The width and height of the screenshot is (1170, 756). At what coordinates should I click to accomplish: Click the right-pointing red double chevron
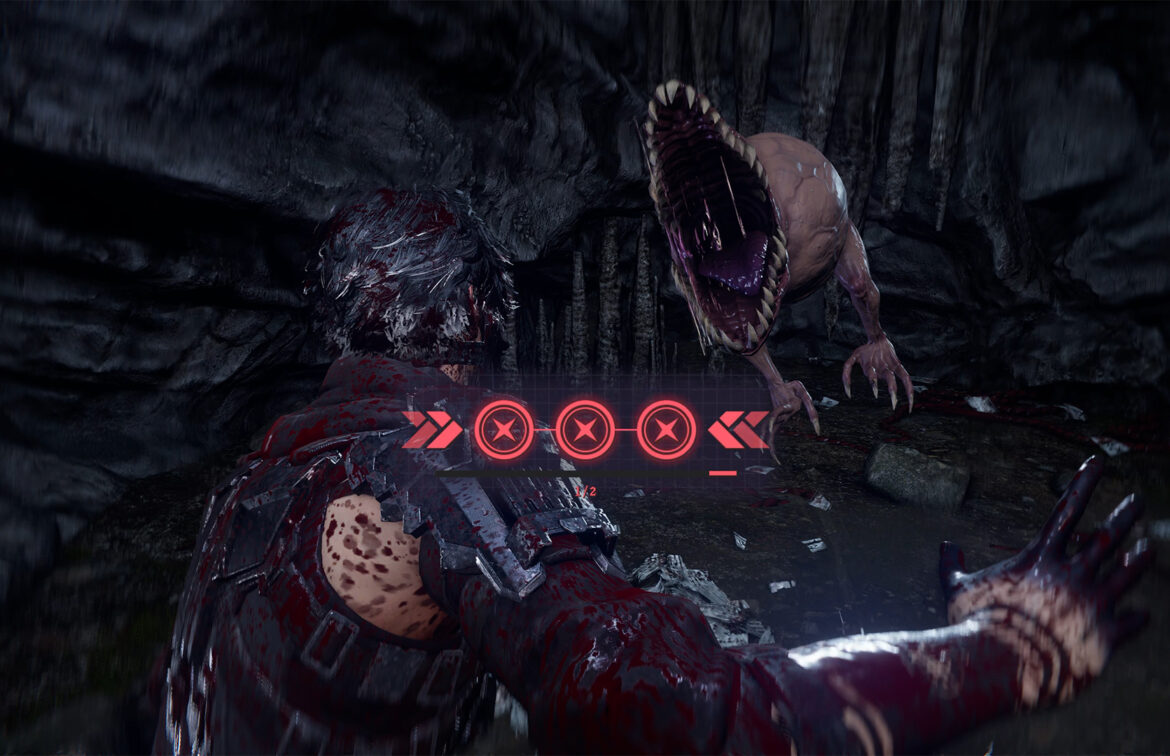431,429
